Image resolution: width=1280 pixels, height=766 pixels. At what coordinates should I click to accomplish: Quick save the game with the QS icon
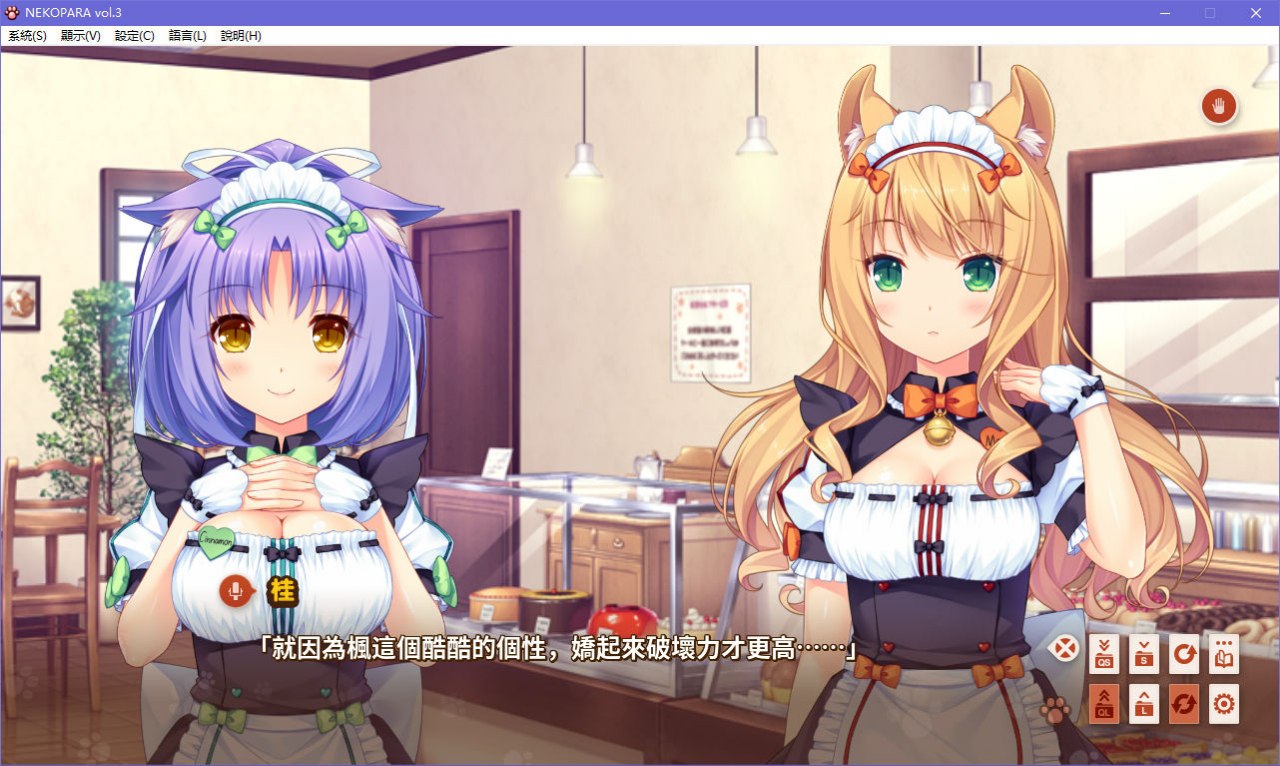click(x=1103, y=655)
